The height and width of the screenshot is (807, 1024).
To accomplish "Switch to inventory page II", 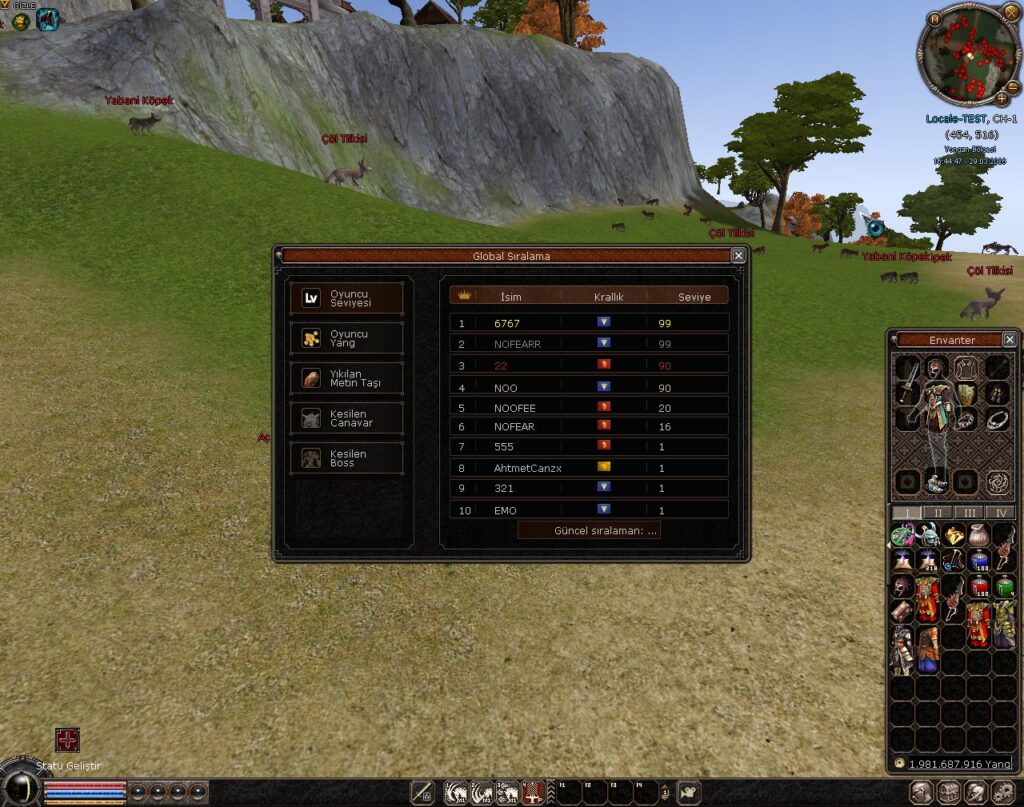I will pos(937,513).
